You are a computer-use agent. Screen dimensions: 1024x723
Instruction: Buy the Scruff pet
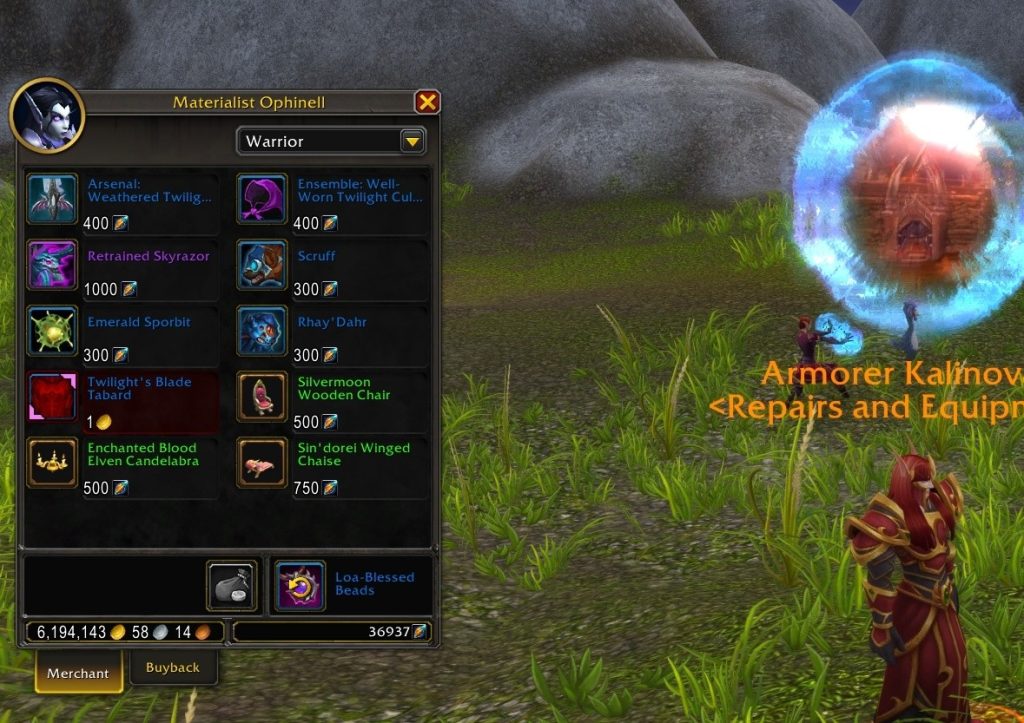click(x=262, y=265)
